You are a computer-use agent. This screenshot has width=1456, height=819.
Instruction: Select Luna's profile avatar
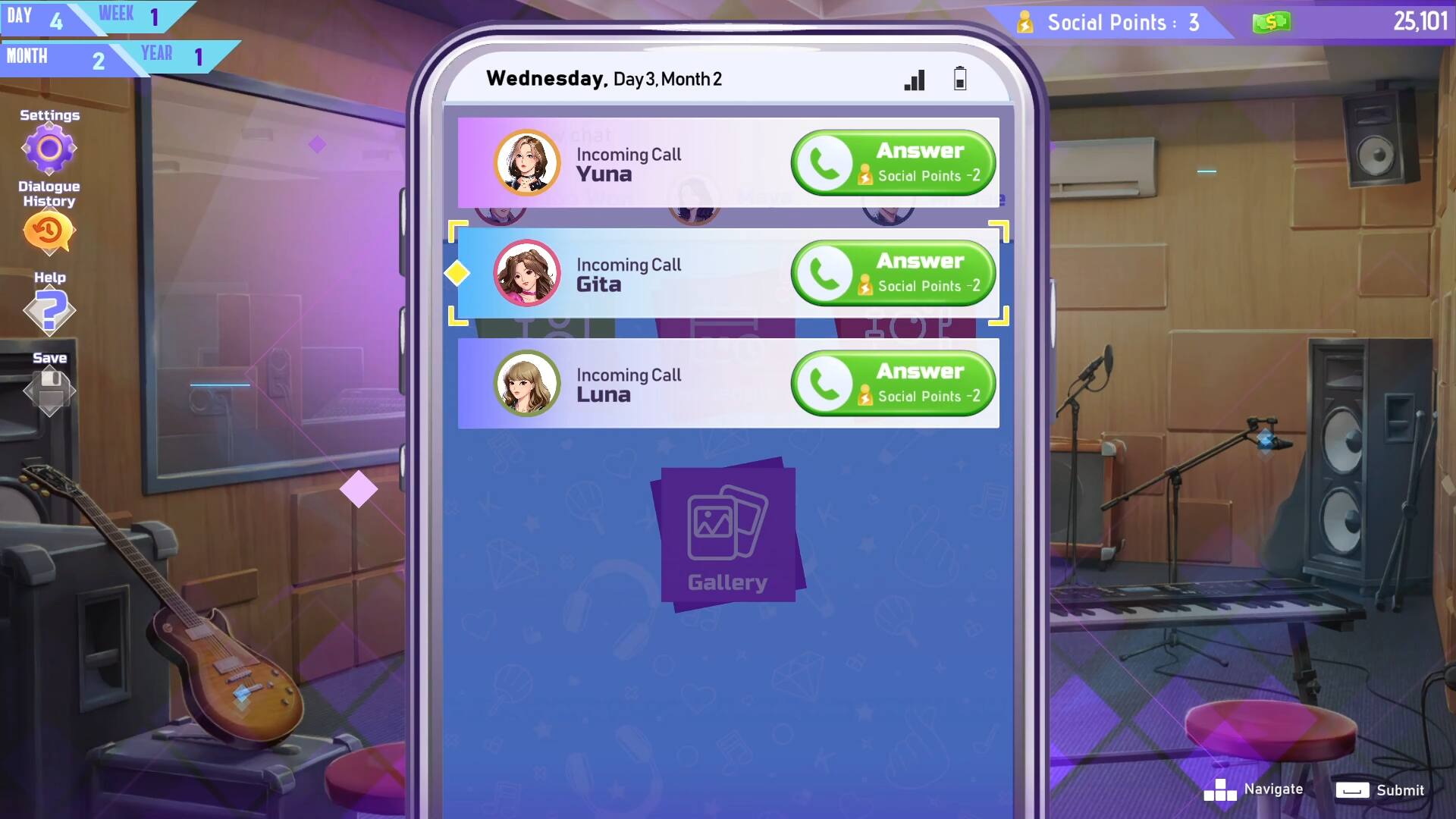(527, 384)
